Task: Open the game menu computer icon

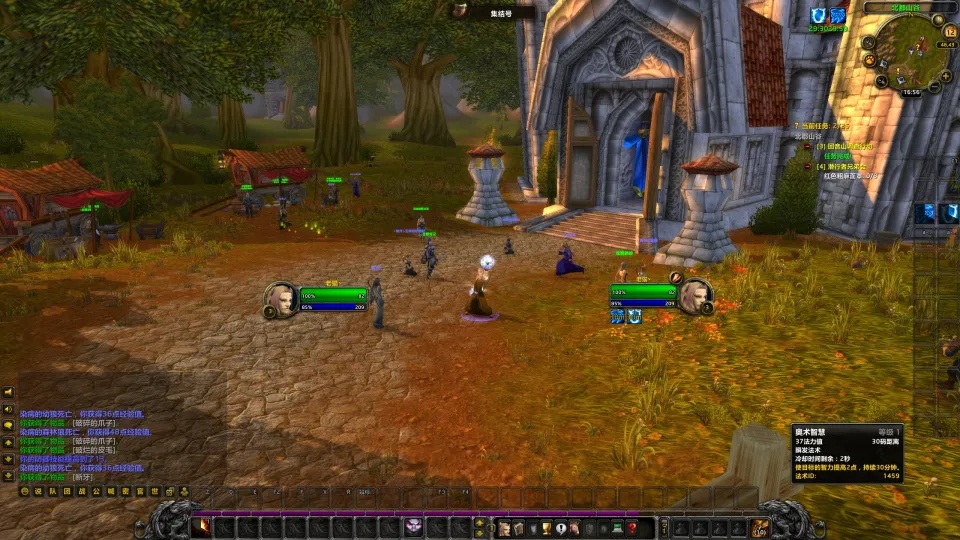Action: click(x=618, y=527)
